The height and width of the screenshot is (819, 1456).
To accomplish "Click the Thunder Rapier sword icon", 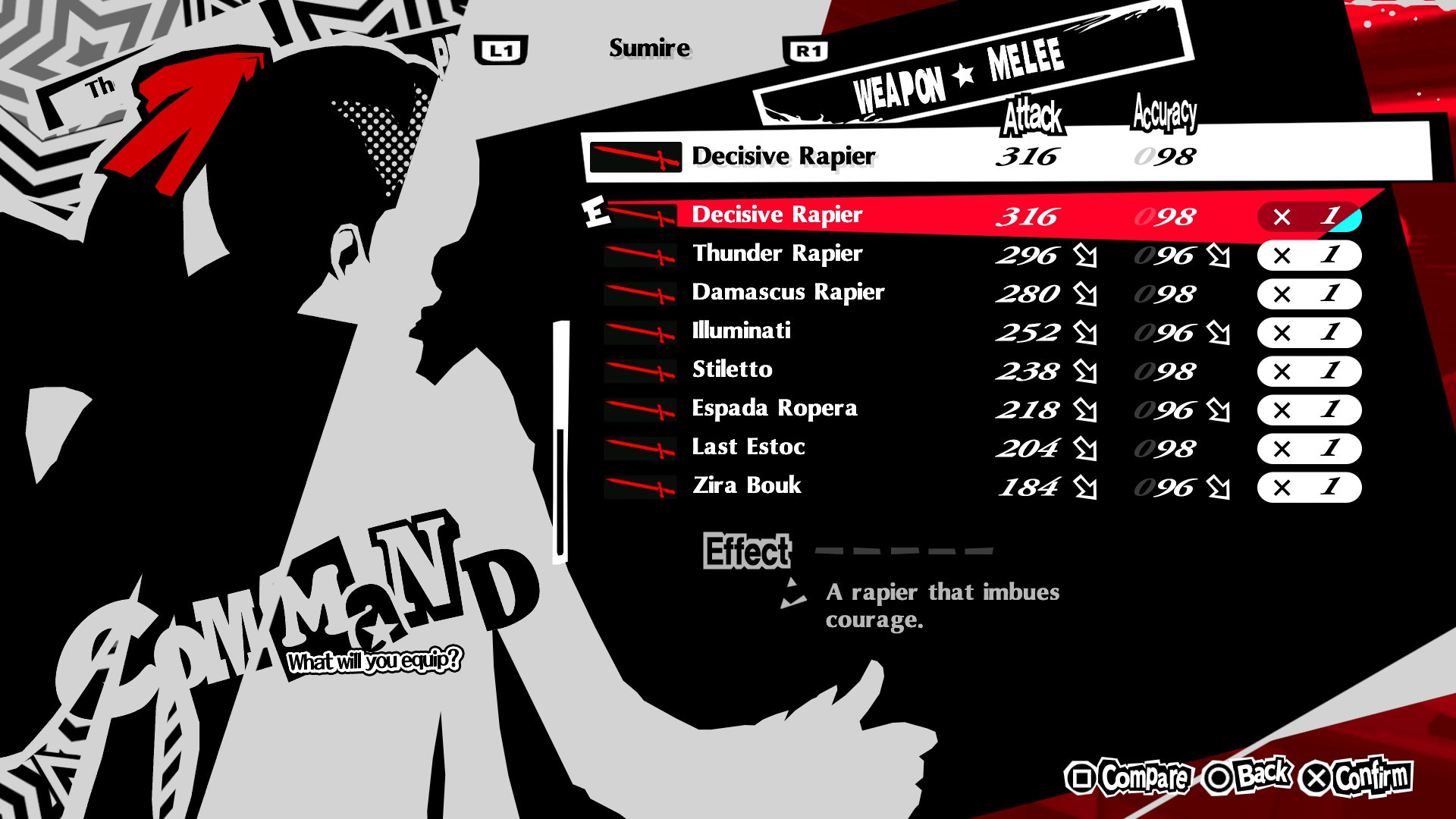I will pos(641,256).
